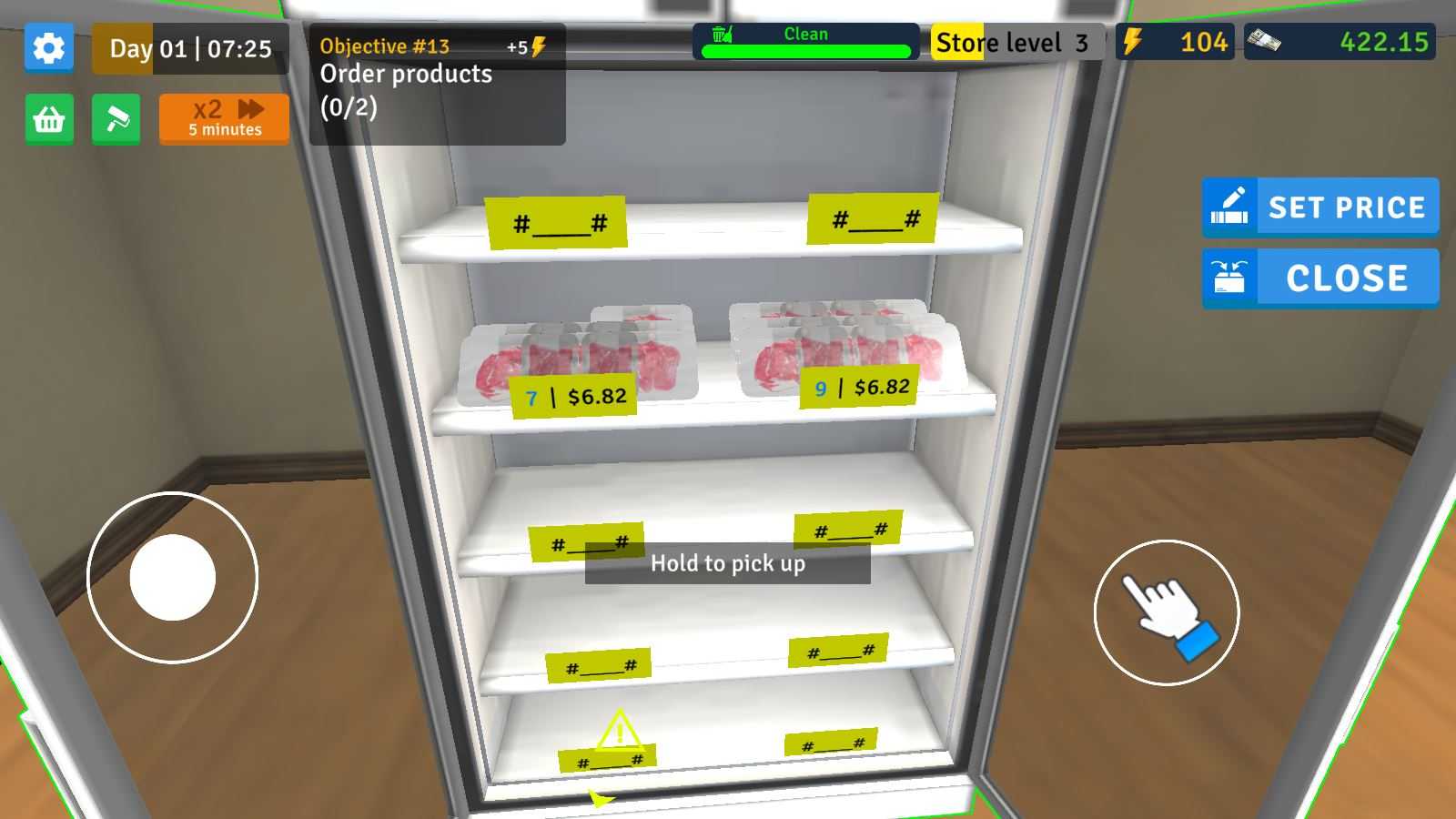The height and width of the screenshot is (819, 1456).
Task: Open the shopping basket order menu
Action: [49, 119]
